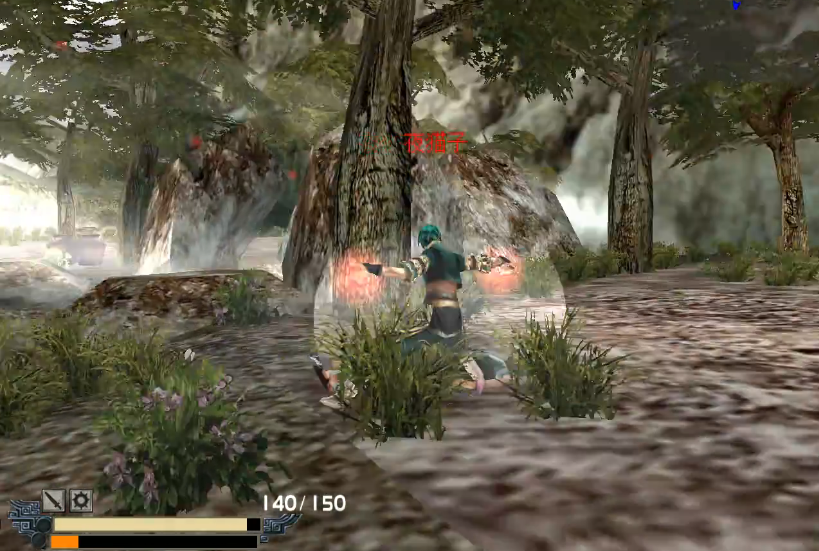
Task: Select the sword weapon icon
Action: pyautogui.click(x=53, y=500)
